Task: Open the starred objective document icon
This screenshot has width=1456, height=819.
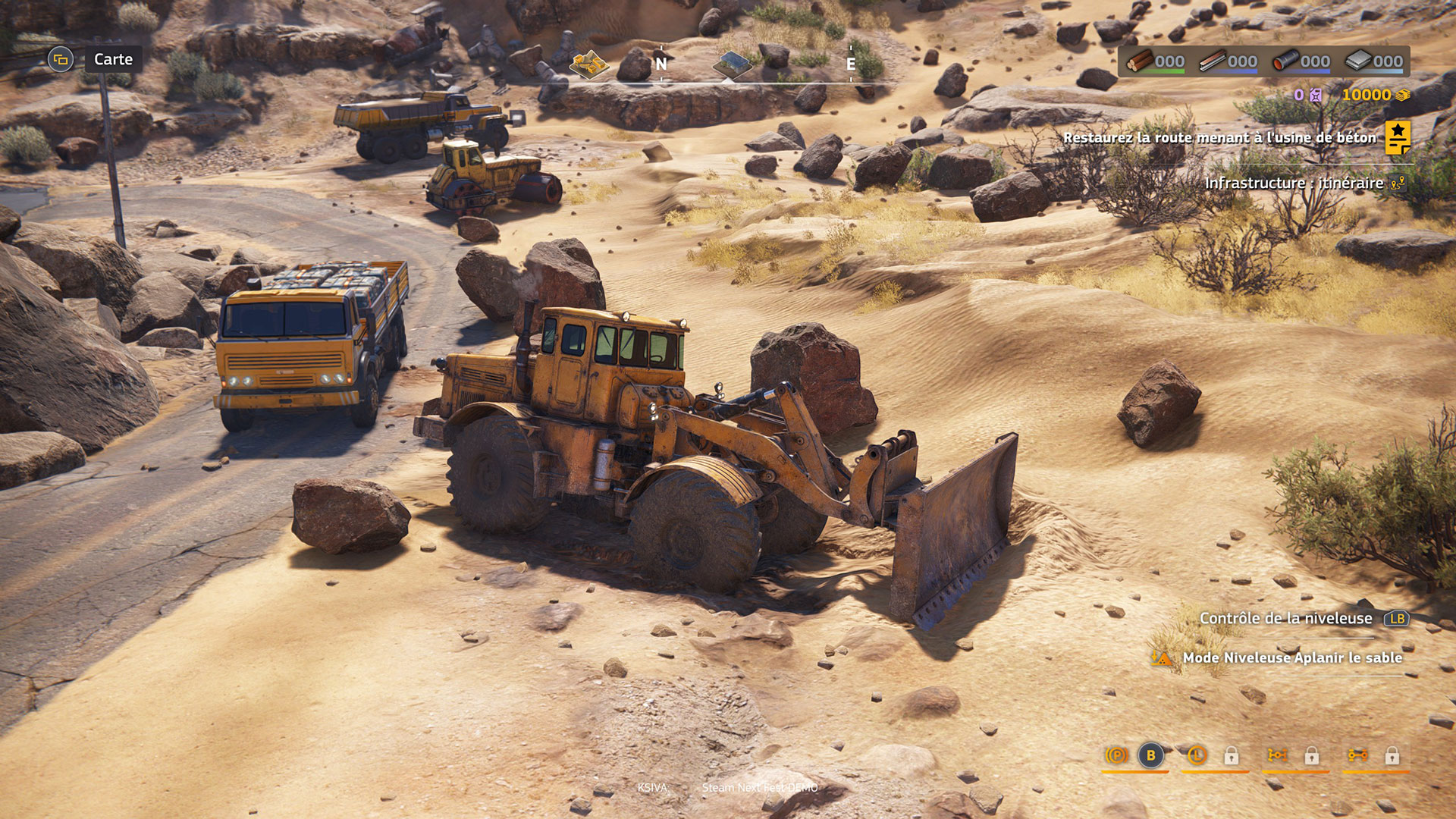Action: (x=1397, y=137)
